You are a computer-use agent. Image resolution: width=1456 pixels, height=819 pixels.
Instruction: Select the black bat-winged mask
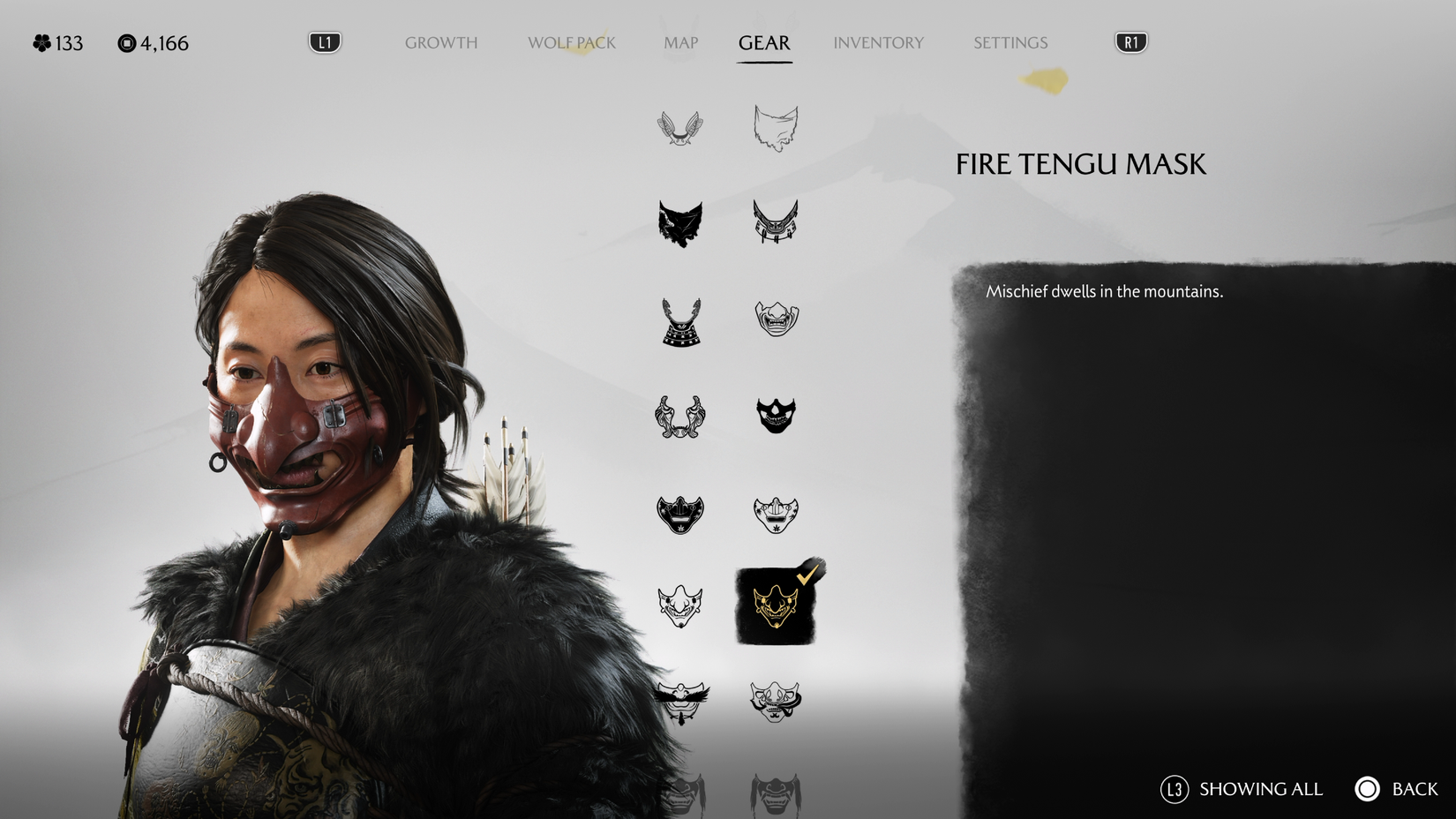click(678, 223)
